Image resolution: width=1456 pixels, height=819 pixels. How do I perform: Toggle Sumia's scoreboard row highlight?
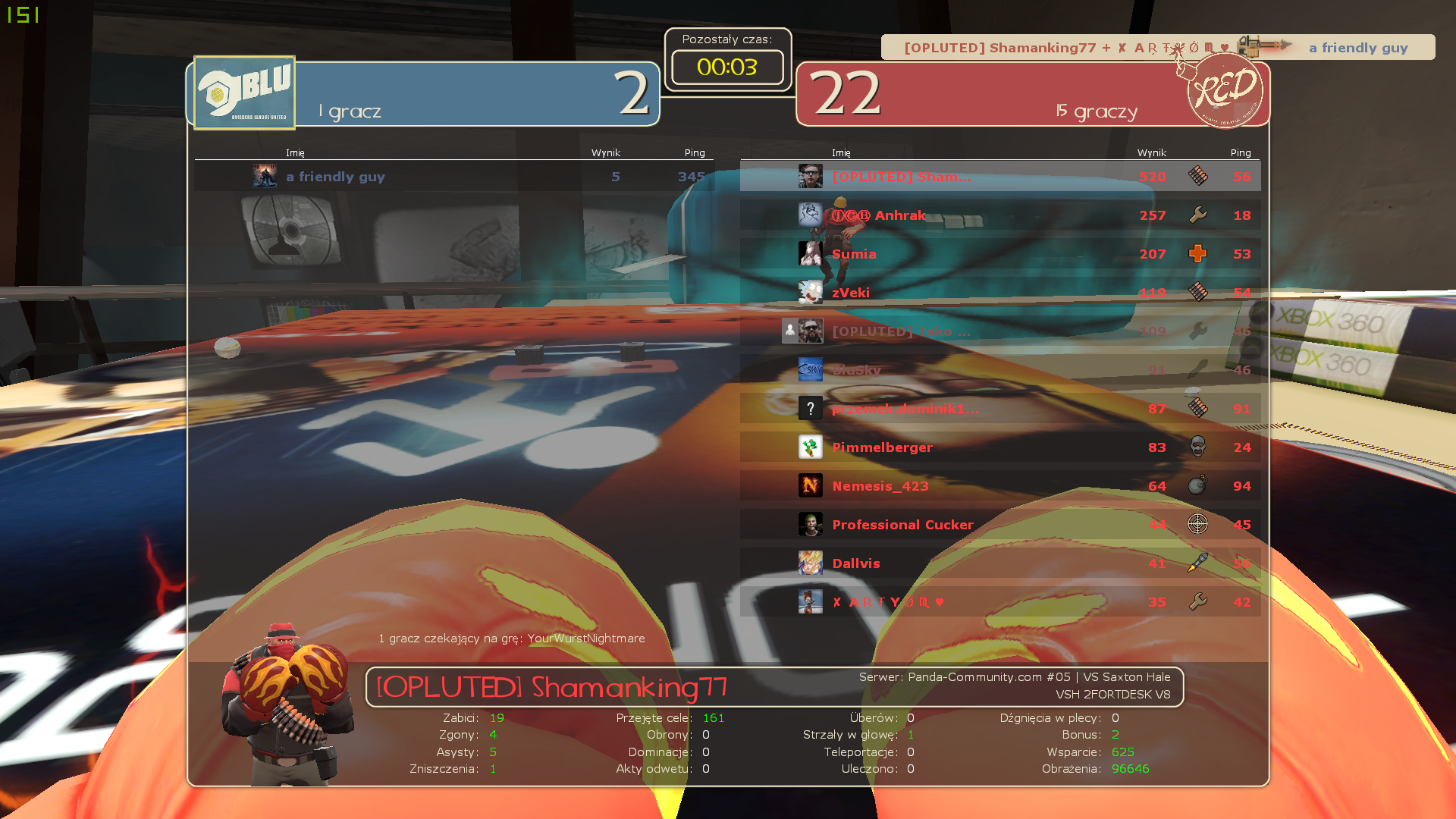(986, 254)
